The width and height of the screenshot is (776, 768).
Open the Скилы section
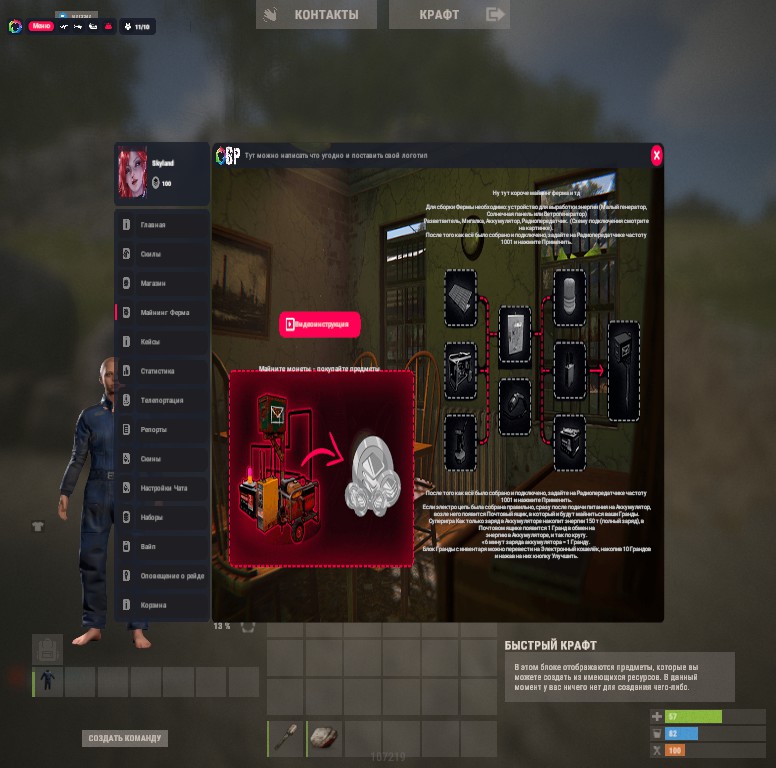[162, 254]
